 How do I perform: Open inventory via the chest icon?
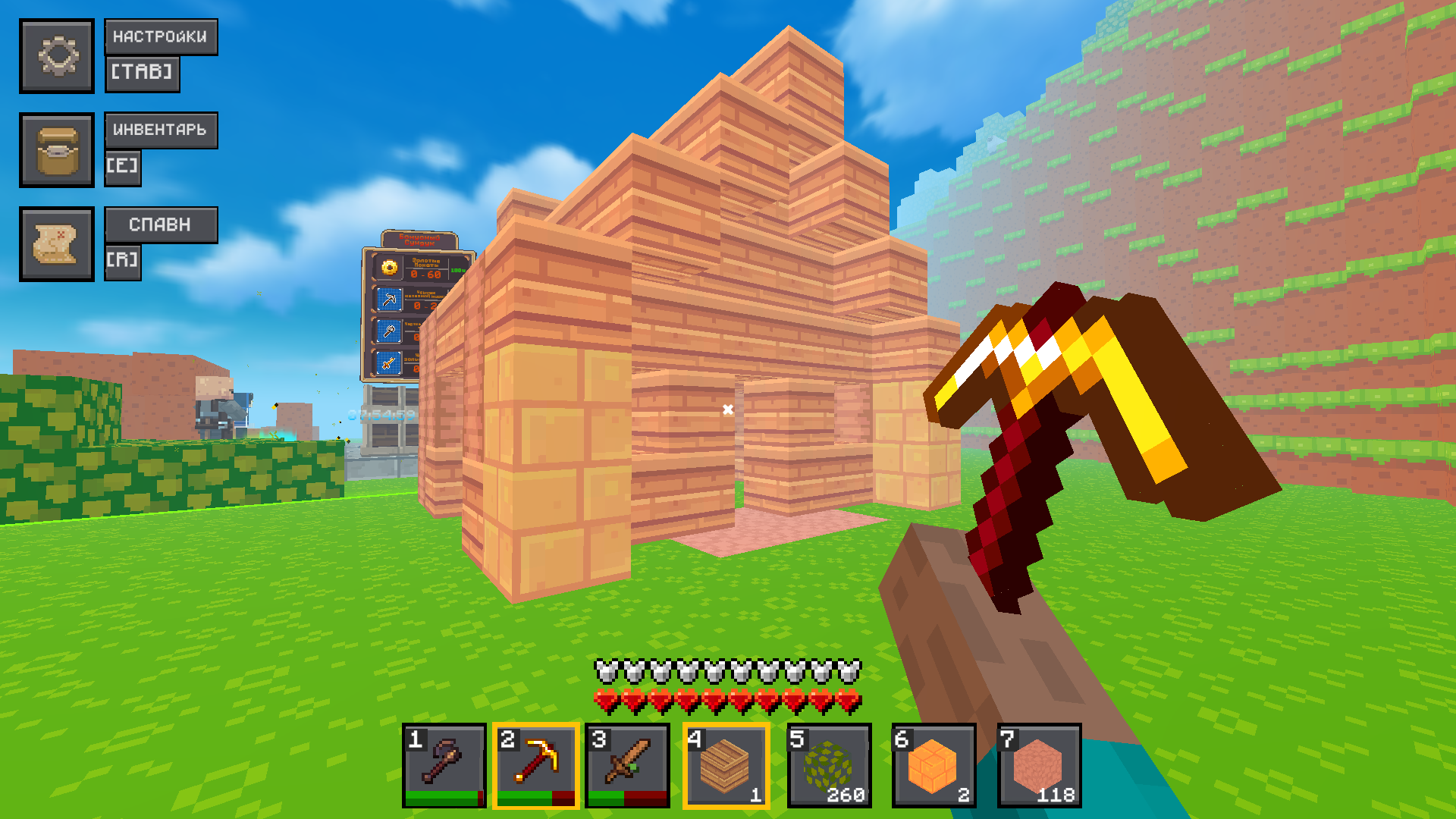[x=57, y=149]
